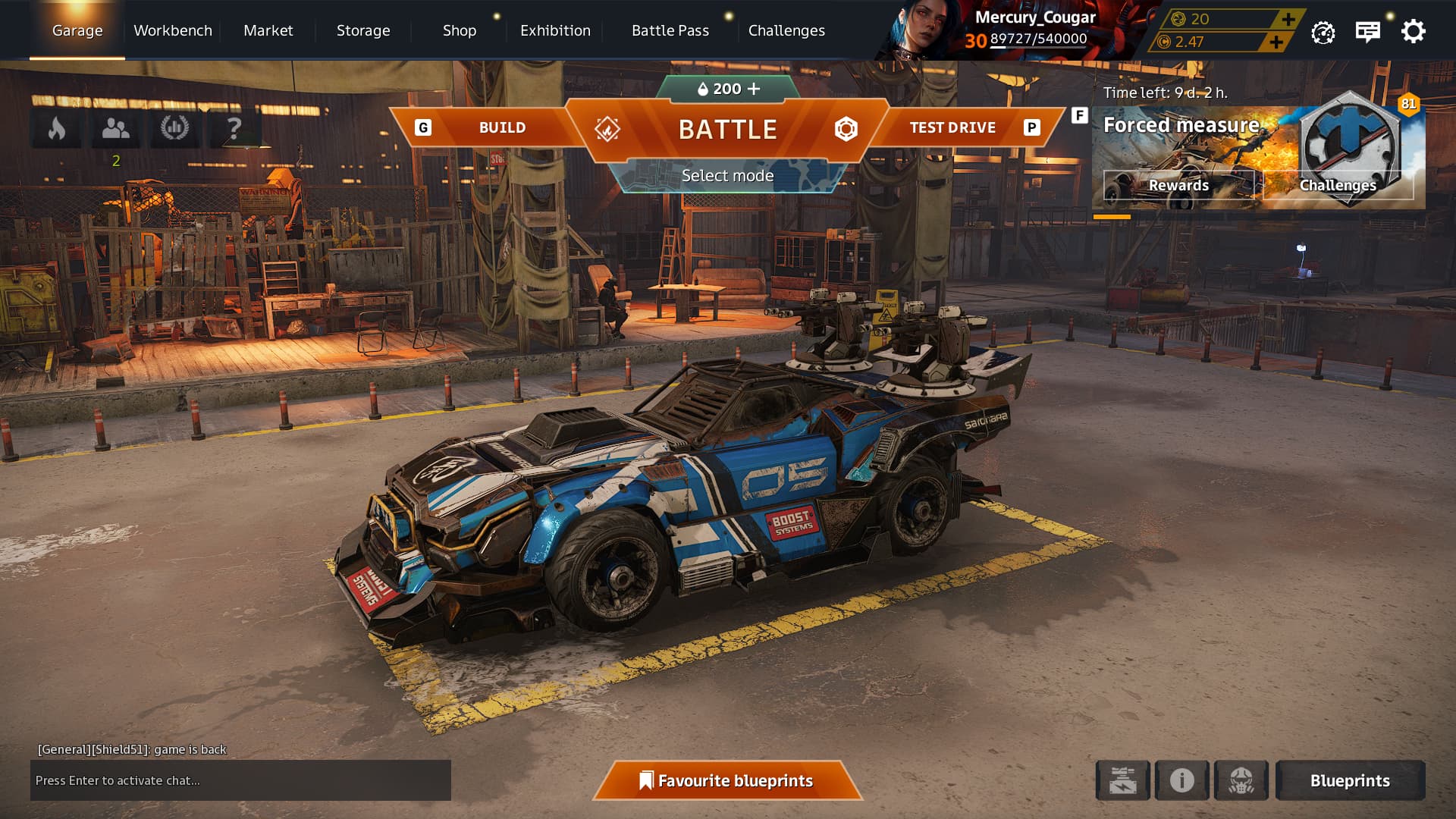Open the question mark help icon
Screen dimensions: 1456x819
234,128
